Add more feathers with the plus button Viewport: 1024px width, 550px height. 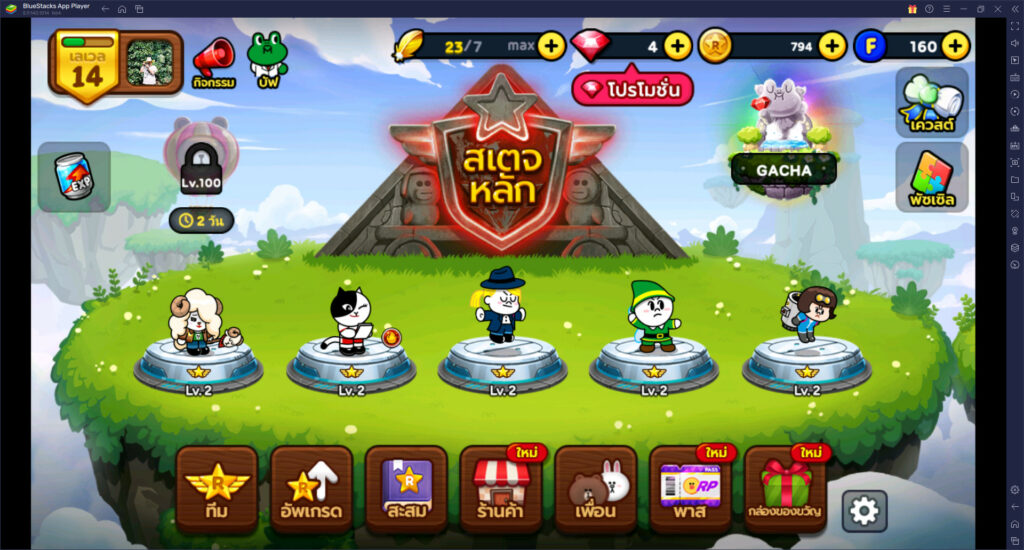pyautogui.click(x=551, y=45)
